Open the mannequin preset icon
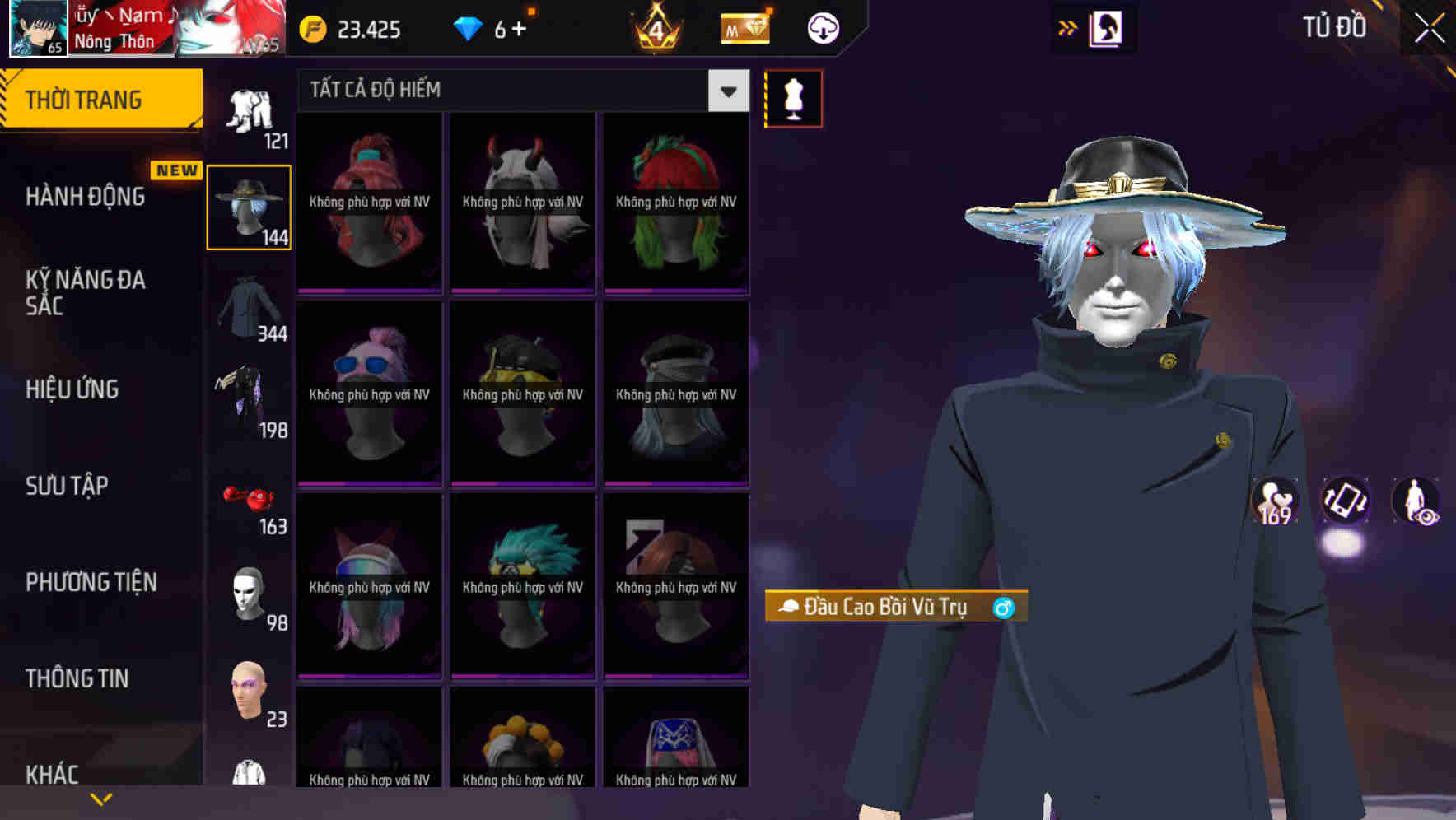 [x=792, y=97]
